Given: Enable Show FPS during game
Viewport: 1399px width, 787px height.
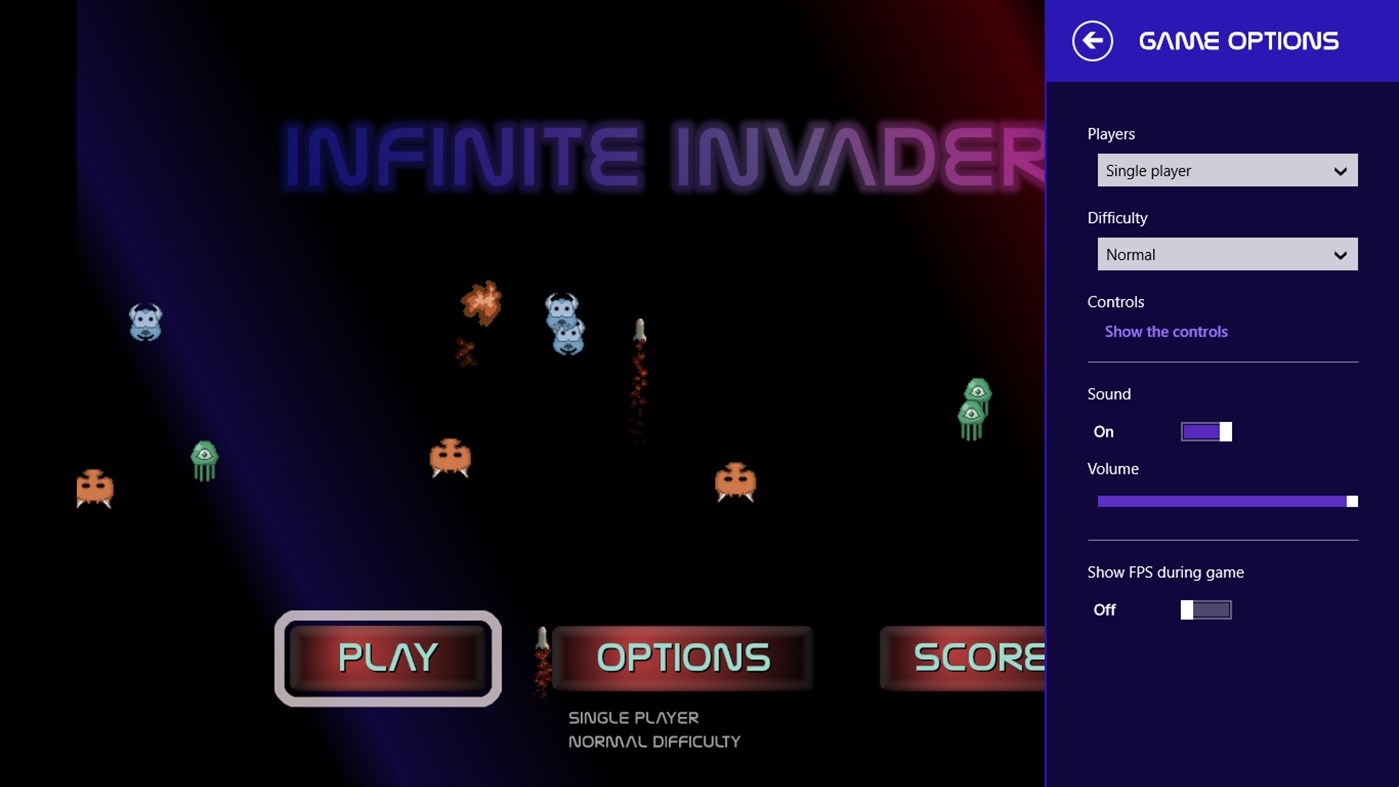Looking at the screenshot, I should [x=1206, y=609].
